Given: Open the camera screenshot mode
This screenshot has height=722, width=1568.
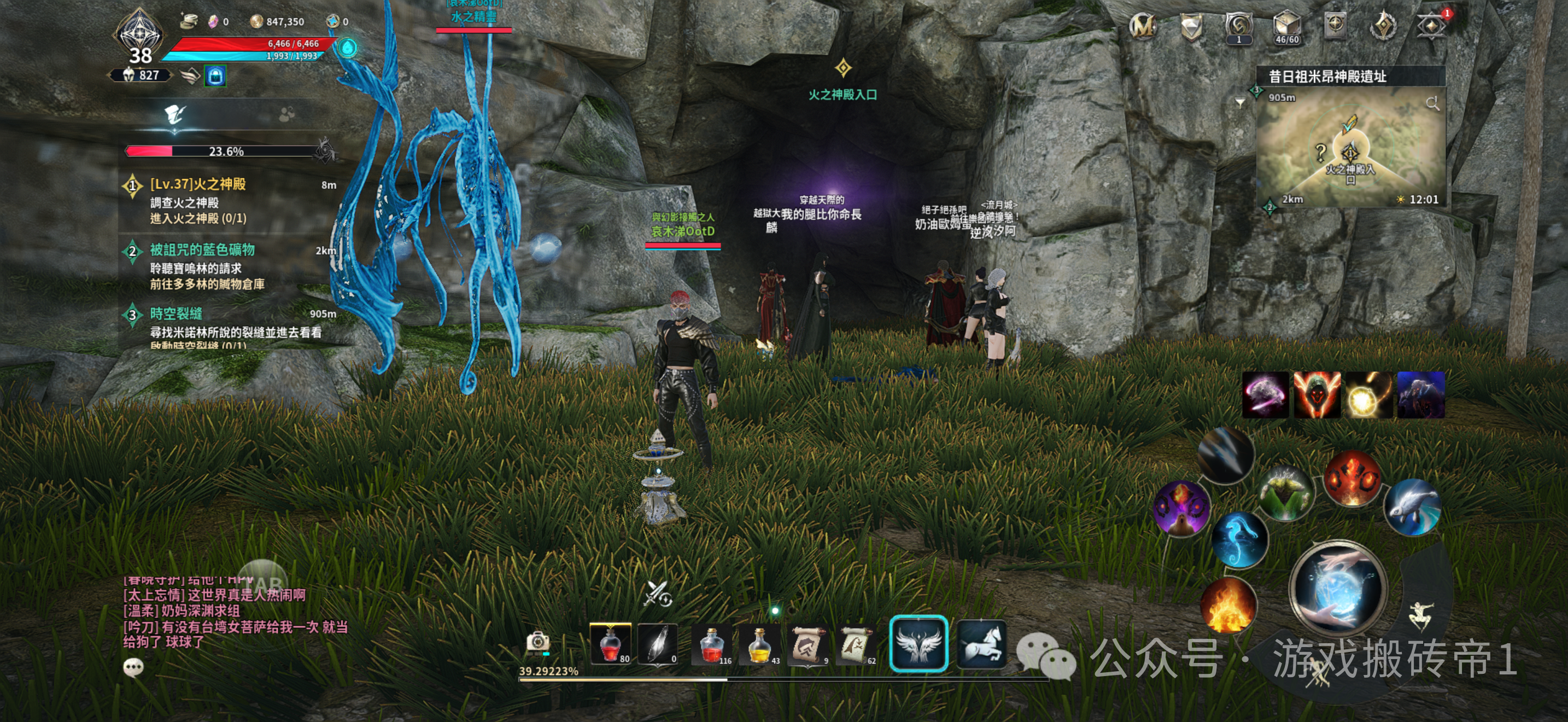Looking at the screenshot, I should tap(537, 642).
